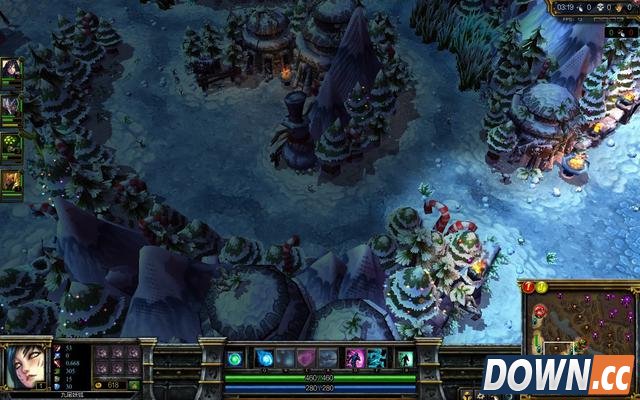
Task: Open the shop with the green button beside gold
Action: pyautogui.click(x=134, y=384)
